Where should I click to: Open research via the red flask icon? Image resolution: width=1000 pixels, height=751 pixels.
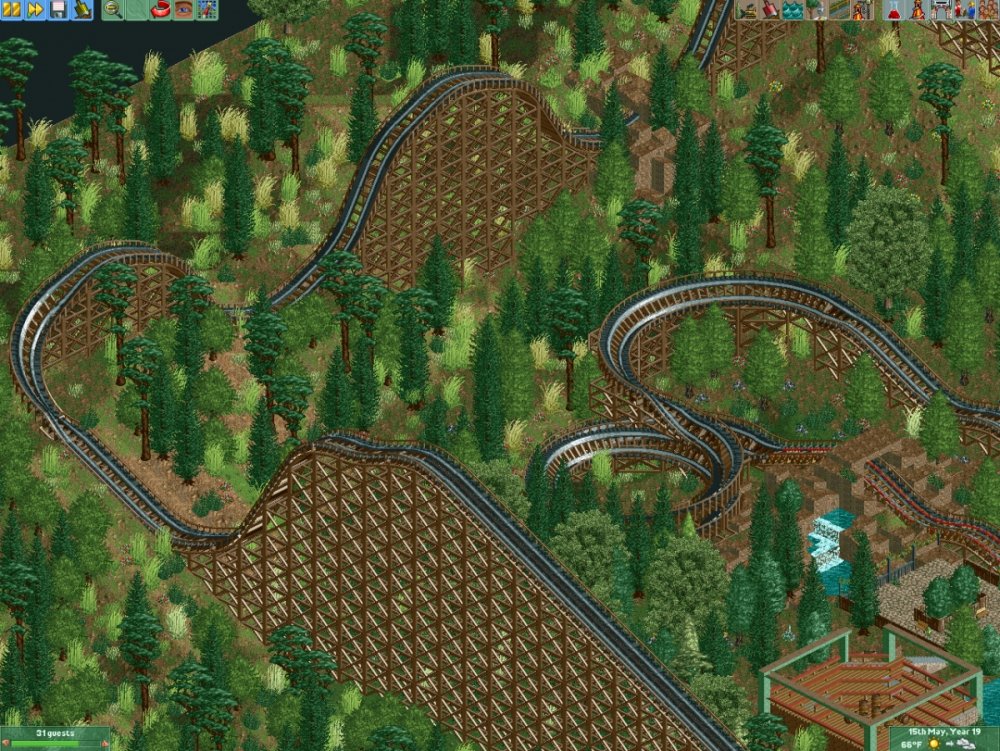coord(893,10)
